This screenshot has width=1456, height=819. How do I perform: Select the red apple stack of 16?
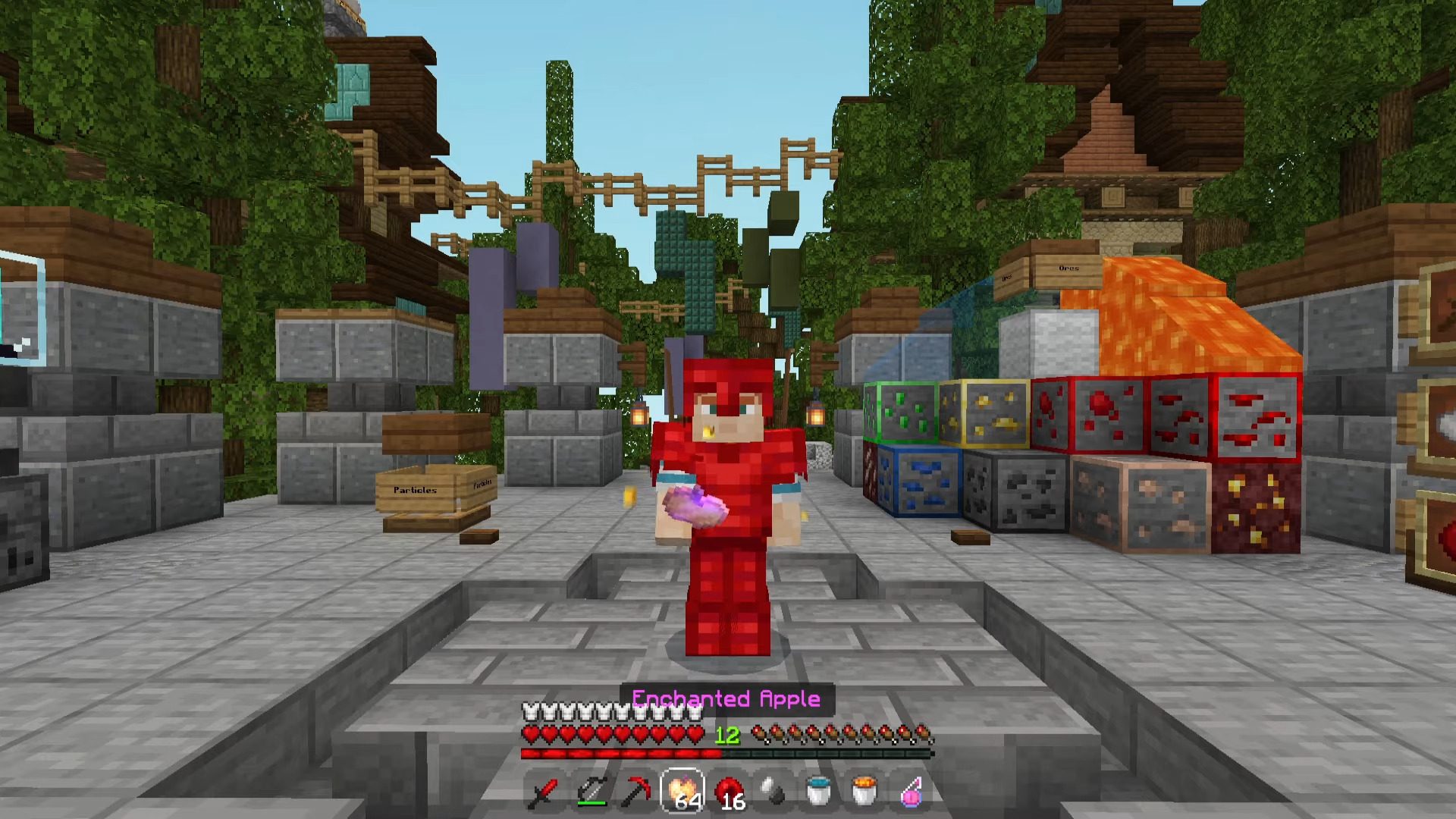(x=729, y=792)
